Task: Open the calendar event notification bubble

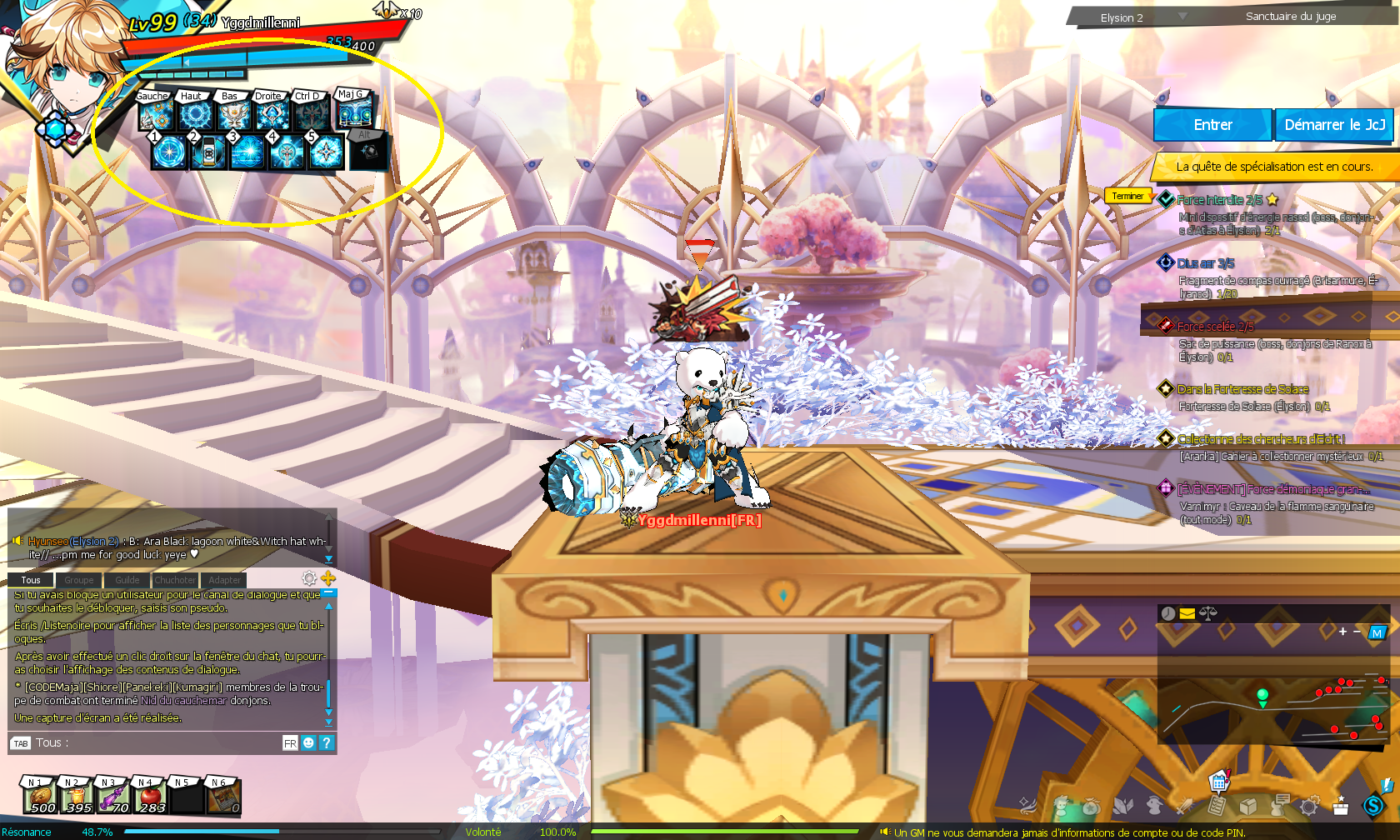Action: pos(1219,782)
